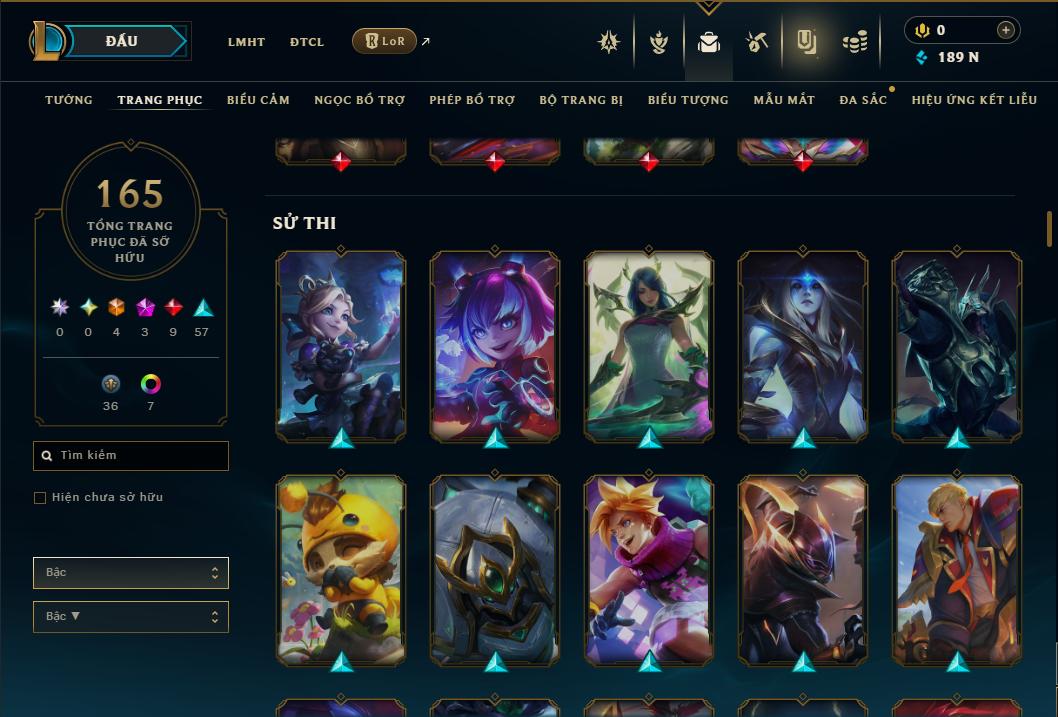Open the ĐTCL section
Image resolution: width=1058 pixels, height=717 pixels.
tap(307, 42)
